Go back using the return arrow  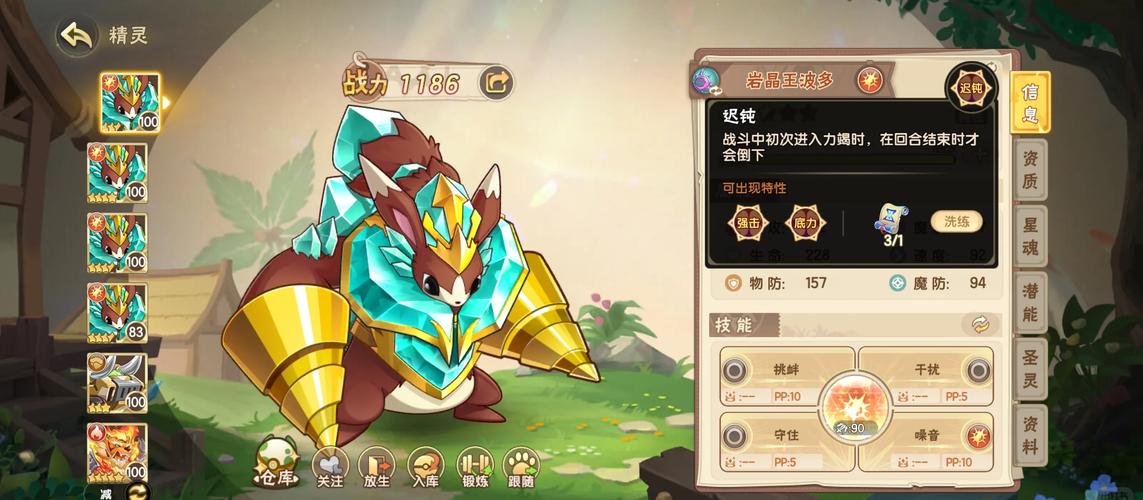(x=76, y=36)
